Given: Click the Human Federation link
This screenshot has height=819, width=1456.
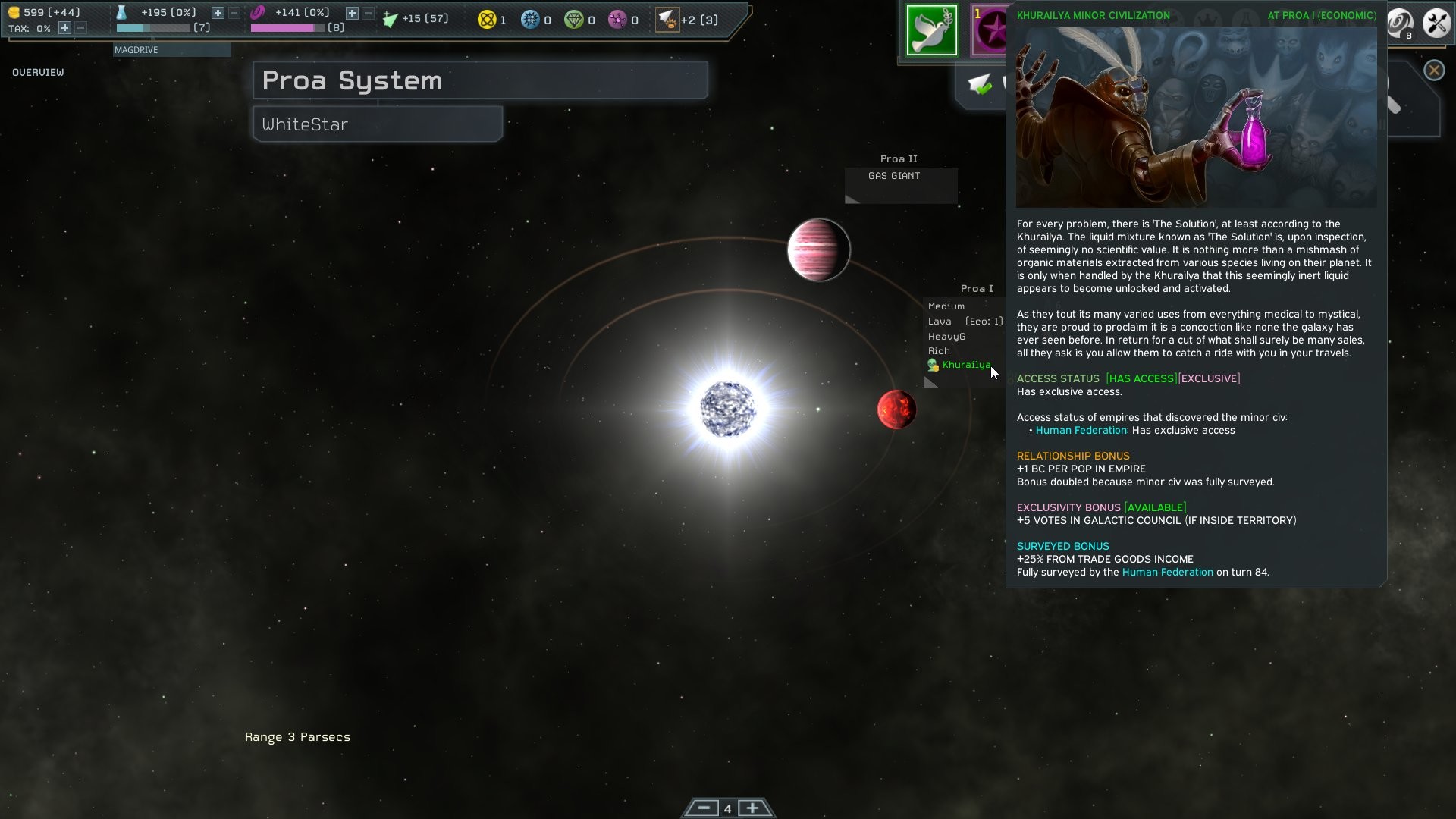Looking at the screenshot, I should coord(1082,430).
